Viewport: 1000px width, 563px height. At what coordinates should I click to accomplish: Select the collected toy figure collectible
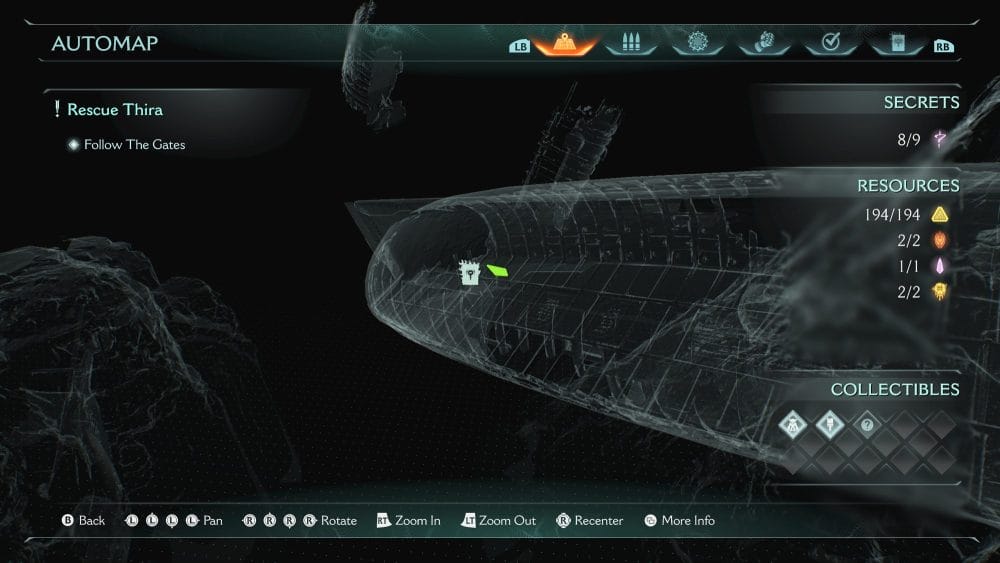pyautogui.click(x=795, y=426)
